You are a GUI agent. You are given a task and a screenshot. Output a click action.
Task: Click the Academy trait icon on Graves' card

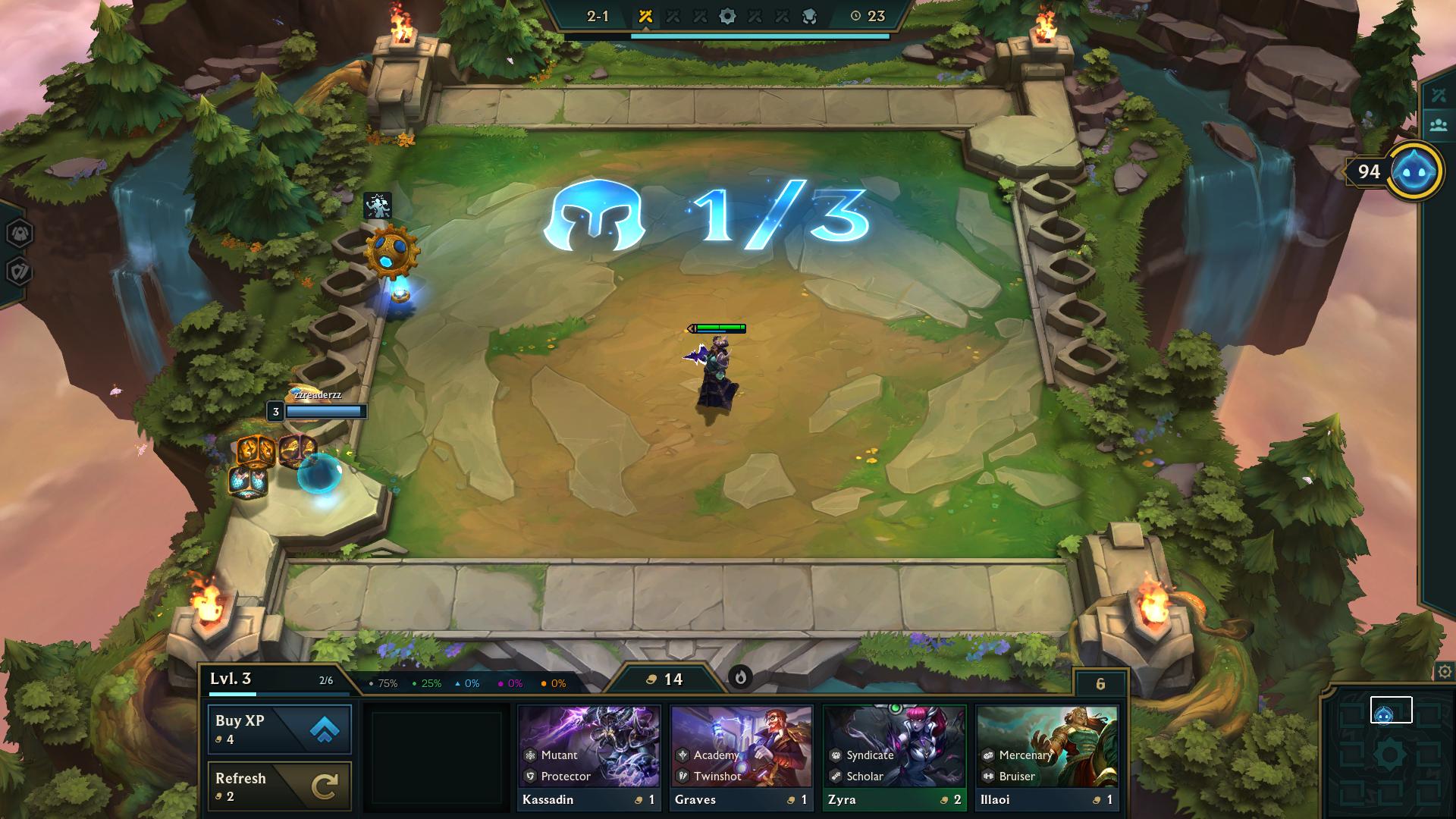tap(681, 755)
